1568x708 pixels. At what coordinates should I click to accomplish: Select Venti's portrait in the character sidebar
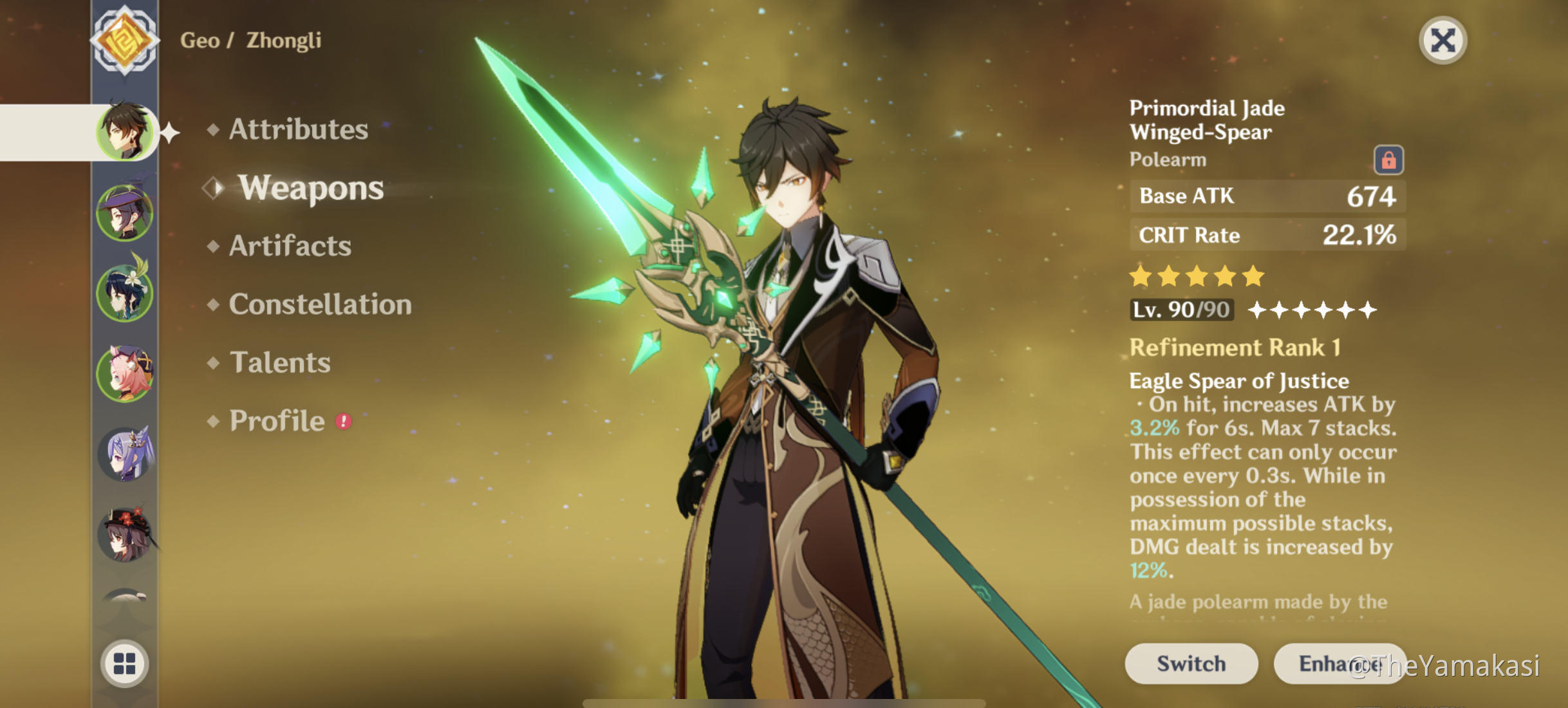point(126,293)
